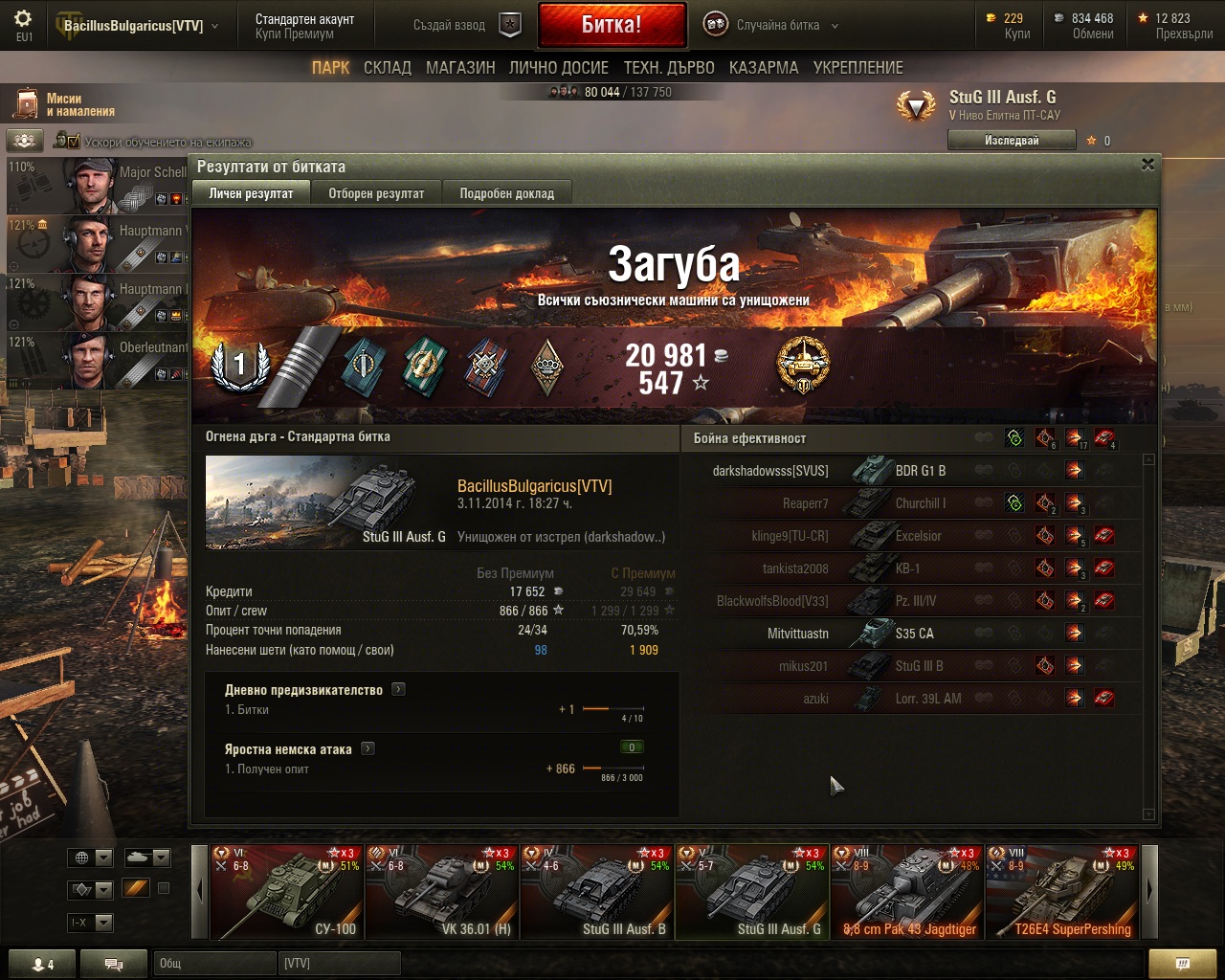The height and width of the screenshot is (980, 1225).
Task: Open Мисии и намаления panel
Action: tap(63, 104)
